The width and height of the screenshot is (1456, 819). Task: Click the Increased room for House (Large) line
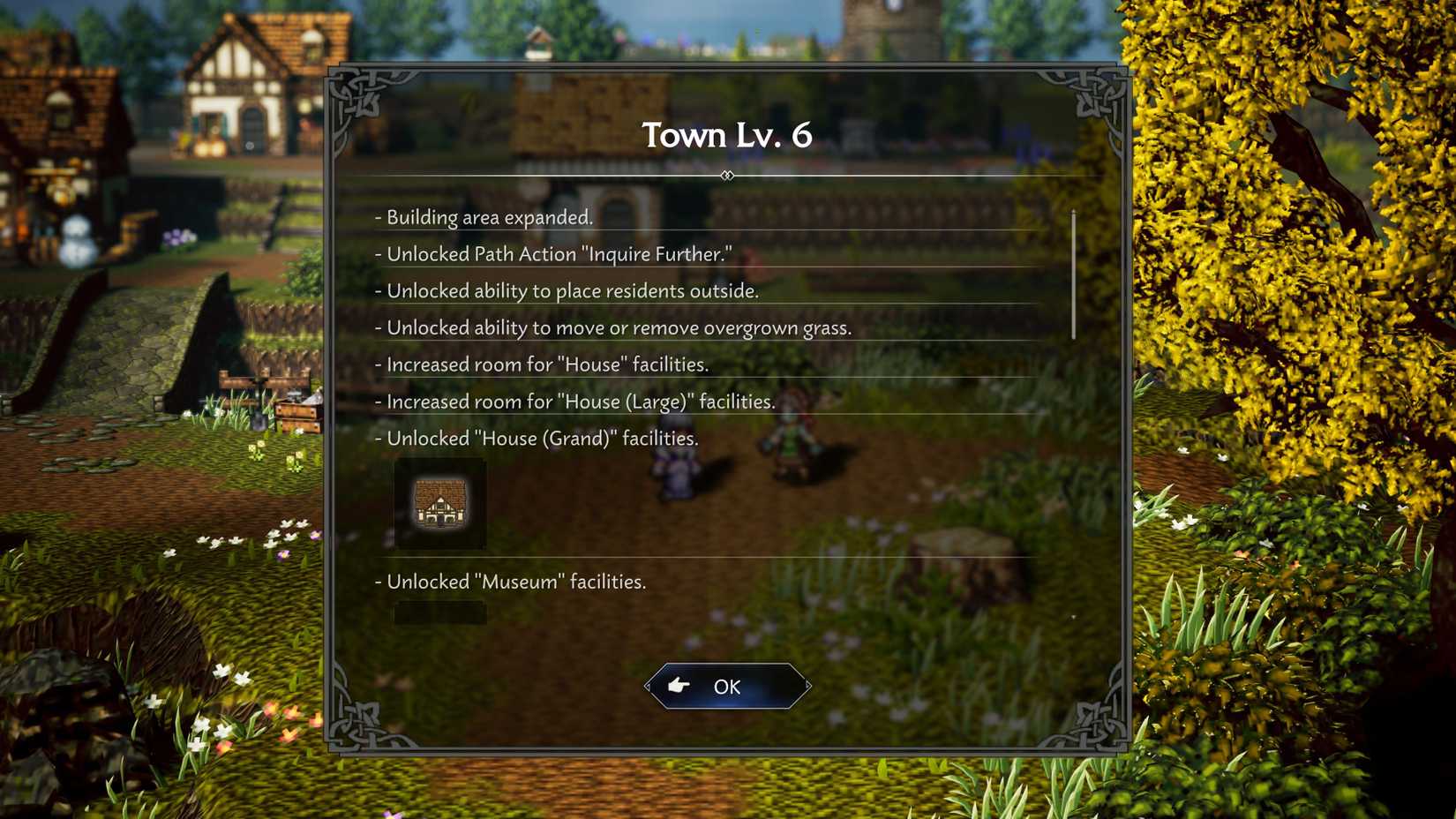coord(575,402)
